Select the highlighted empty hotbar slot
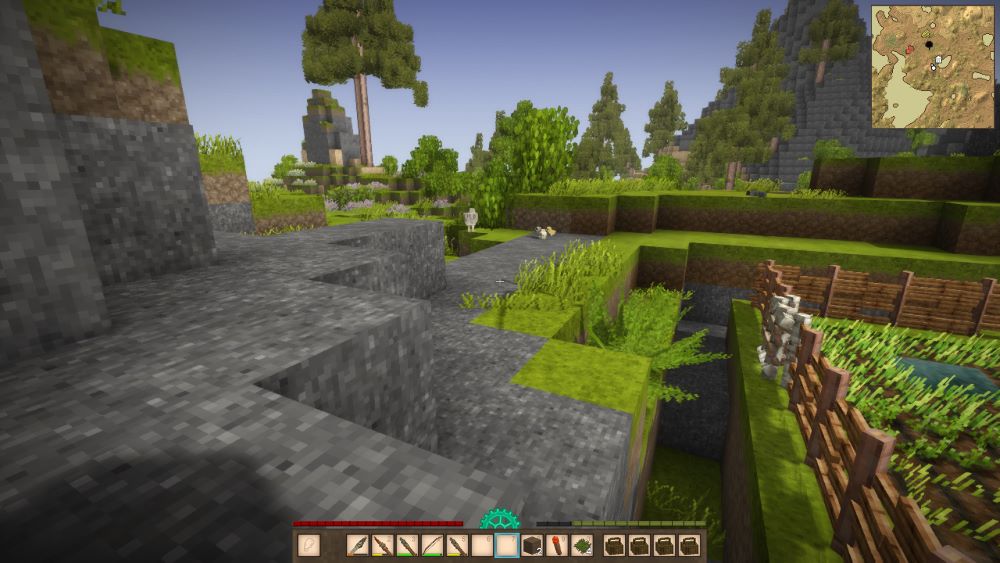 [x=507, y=546]
